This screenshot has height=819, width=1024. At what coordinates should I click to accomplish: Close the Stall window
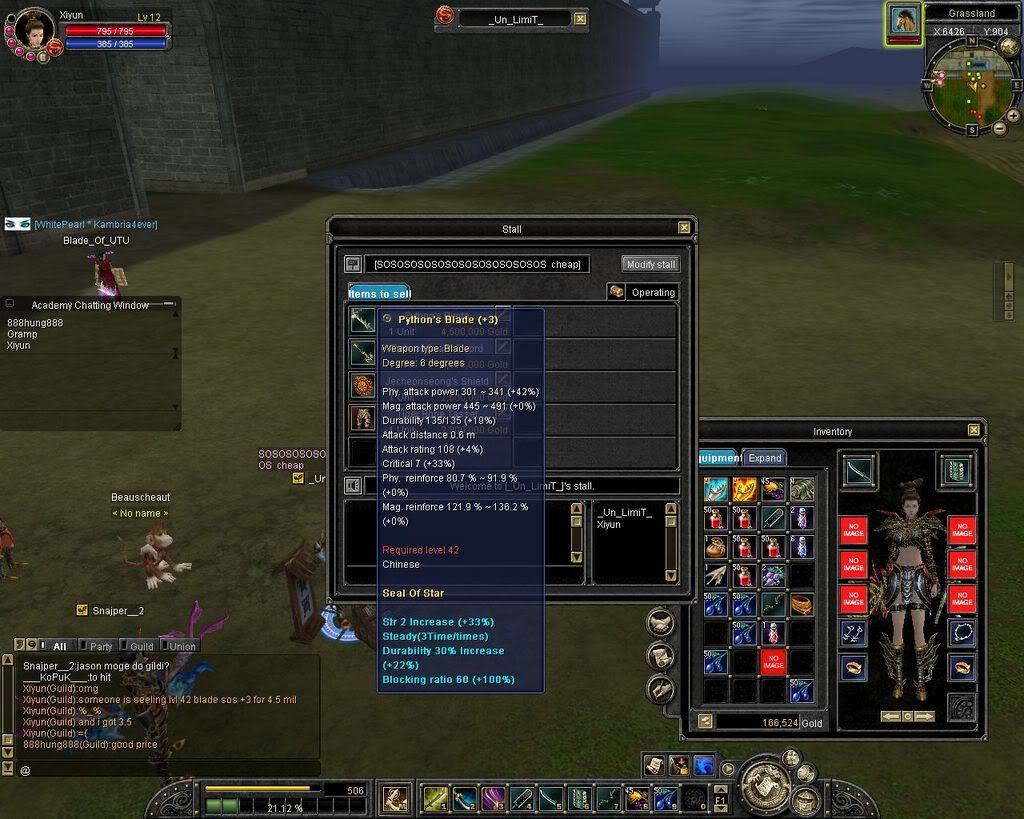684,228
